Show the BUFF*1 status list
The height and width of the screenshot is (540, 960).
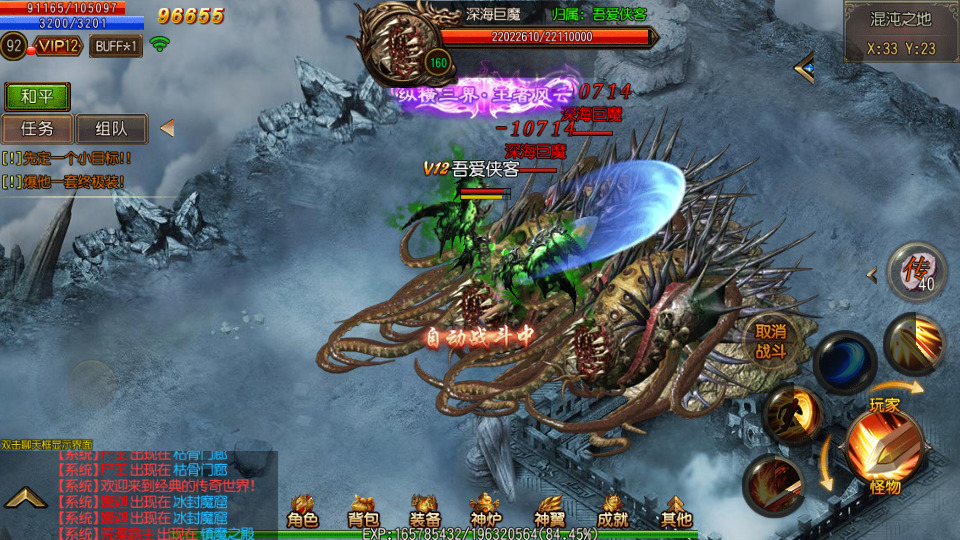115,46
